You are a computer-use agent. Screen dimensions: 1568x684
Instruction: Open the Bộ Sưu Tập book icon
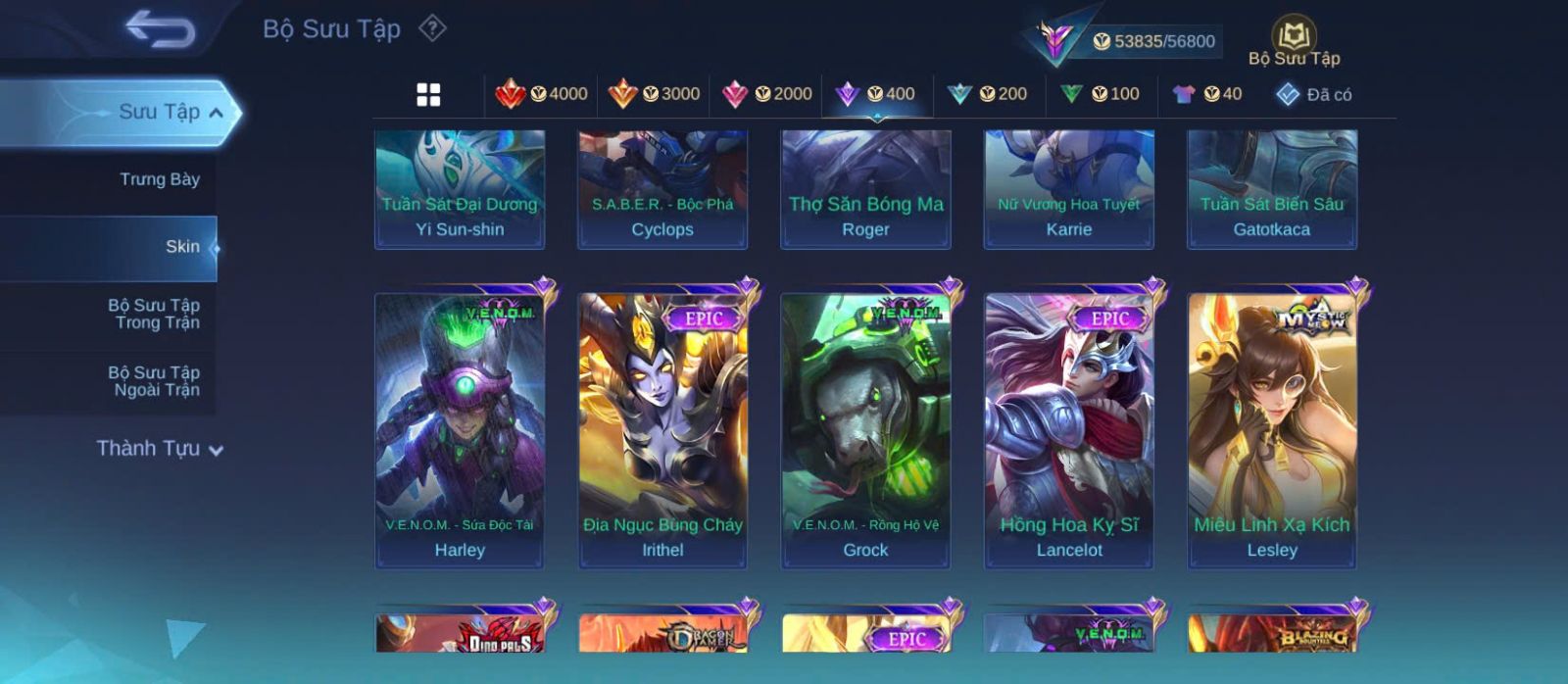click(x=1294, y=37)
